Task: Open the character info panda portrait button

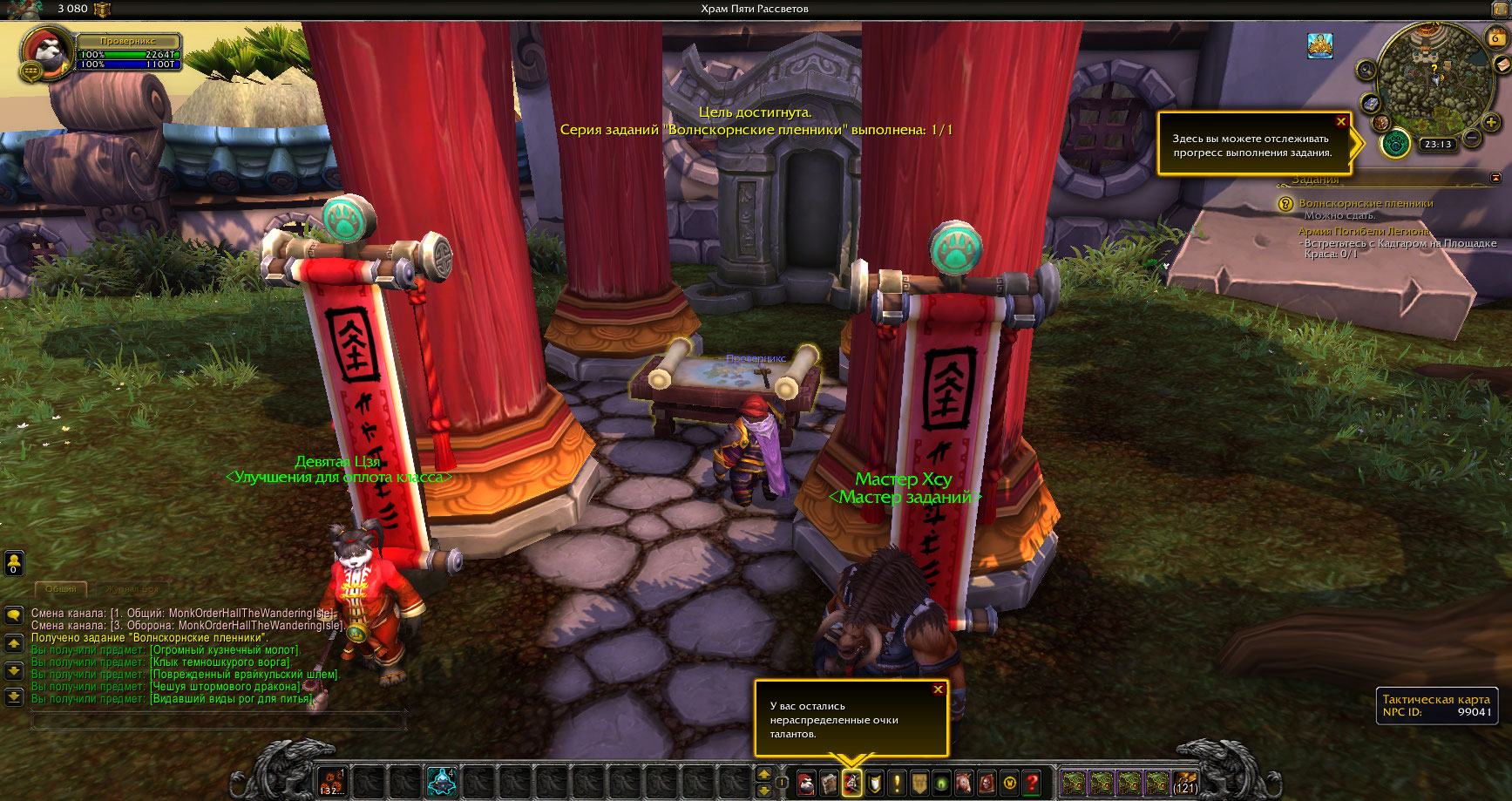Action: [x=806, y=783]
